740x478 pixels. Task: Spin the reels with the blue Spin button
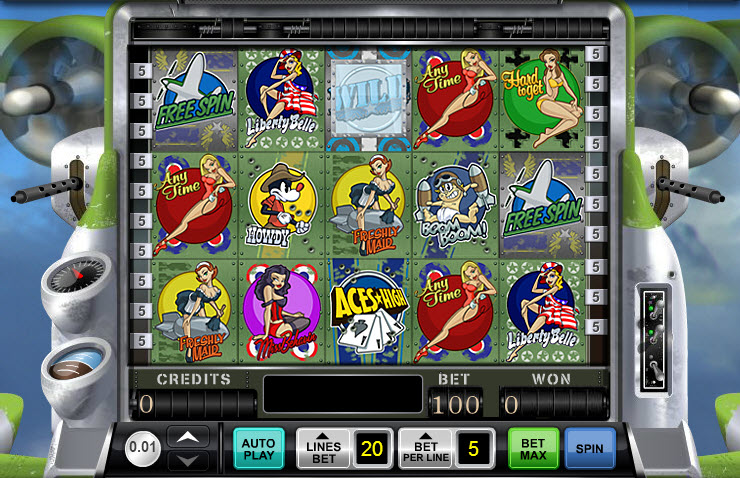[x=589, y=448]
